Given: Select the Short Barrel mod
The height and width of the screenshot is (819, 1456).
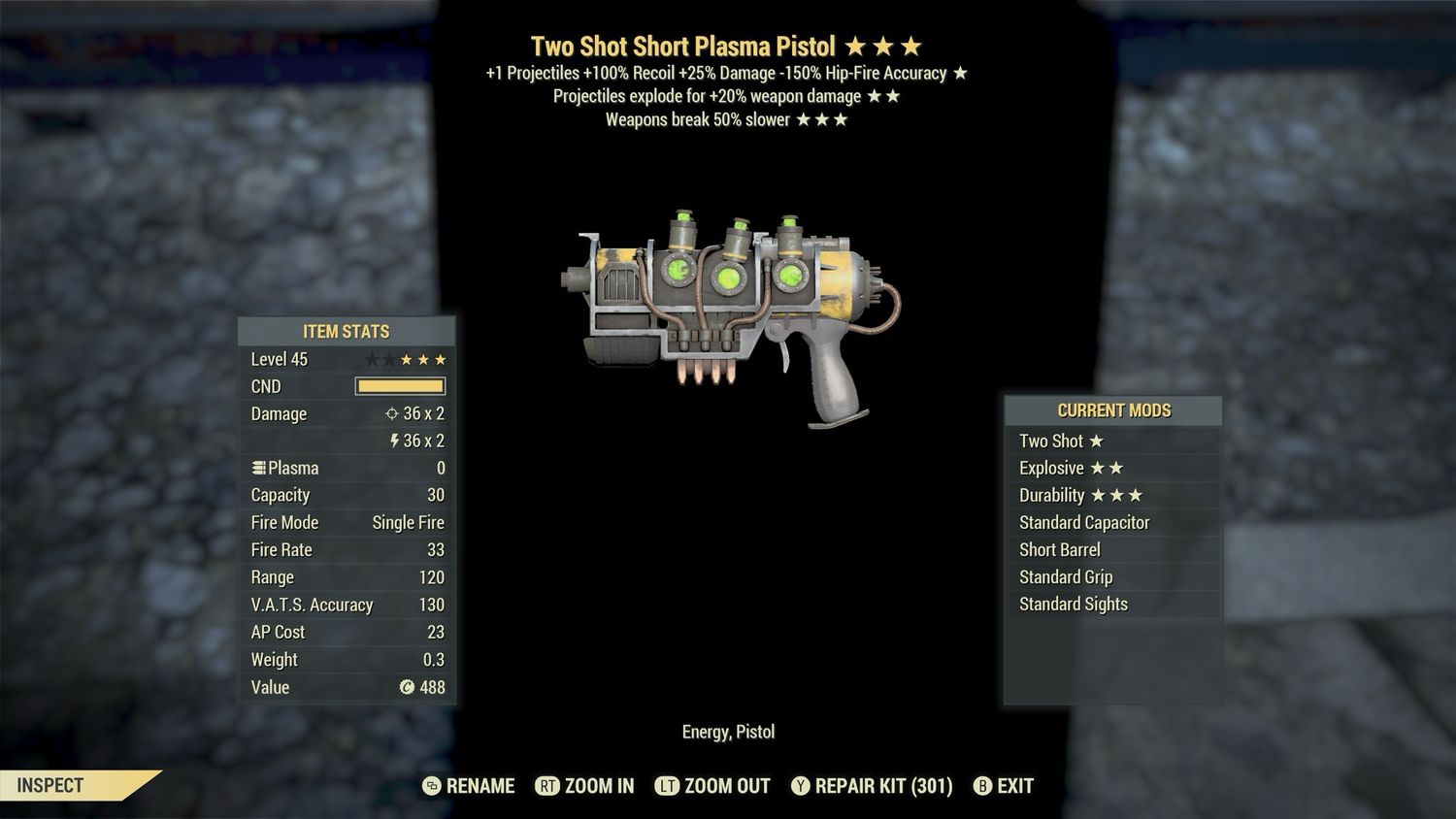Looking at the screenshot, I should (1112, 549).
